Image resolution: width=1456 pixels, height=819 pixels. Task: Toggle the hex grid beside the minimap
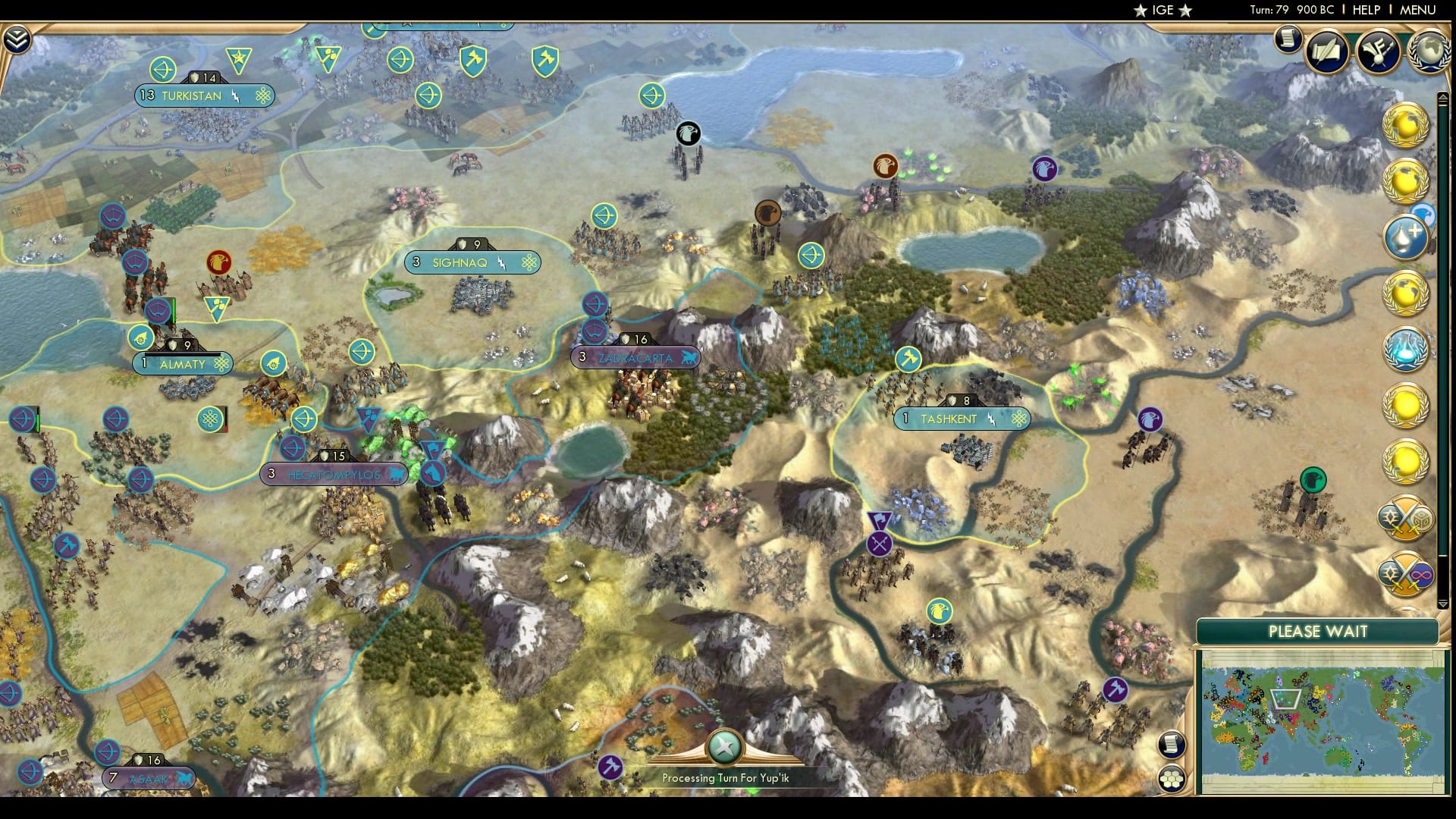[x=1172, y=777]
